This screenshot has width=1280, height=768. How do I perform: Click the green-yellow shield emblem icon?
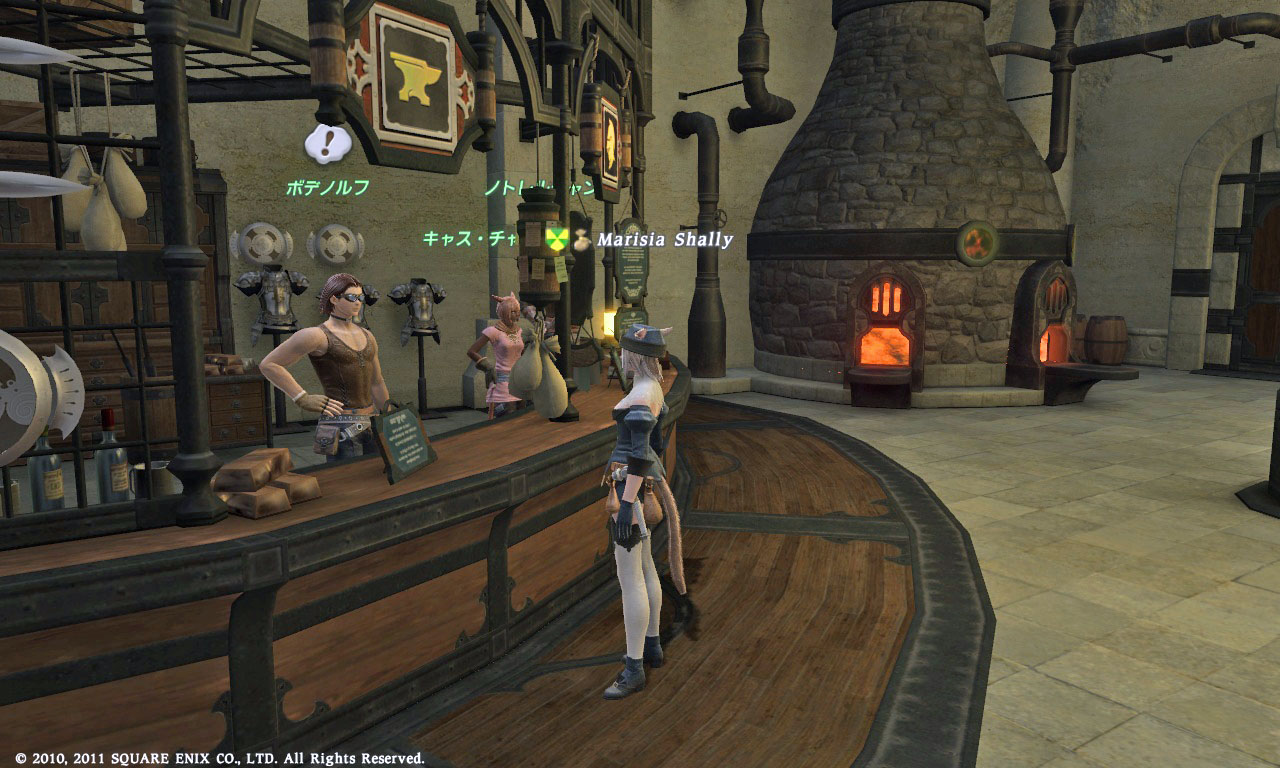tap(557, 239)
